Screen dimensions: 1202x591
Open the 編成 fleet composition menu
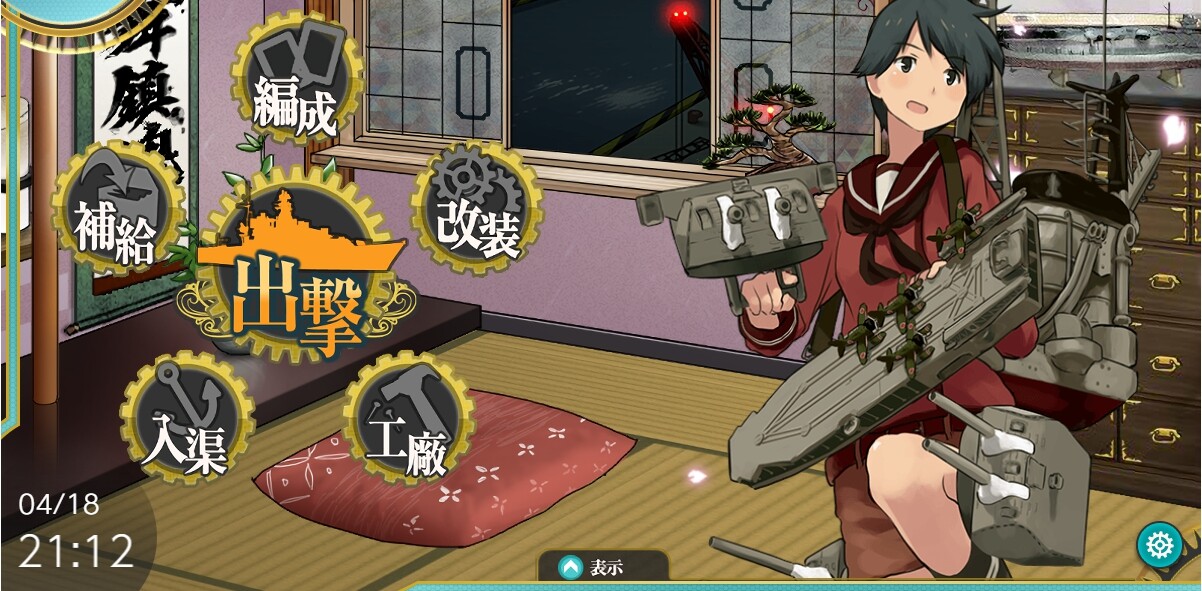(x=297, y=81)
